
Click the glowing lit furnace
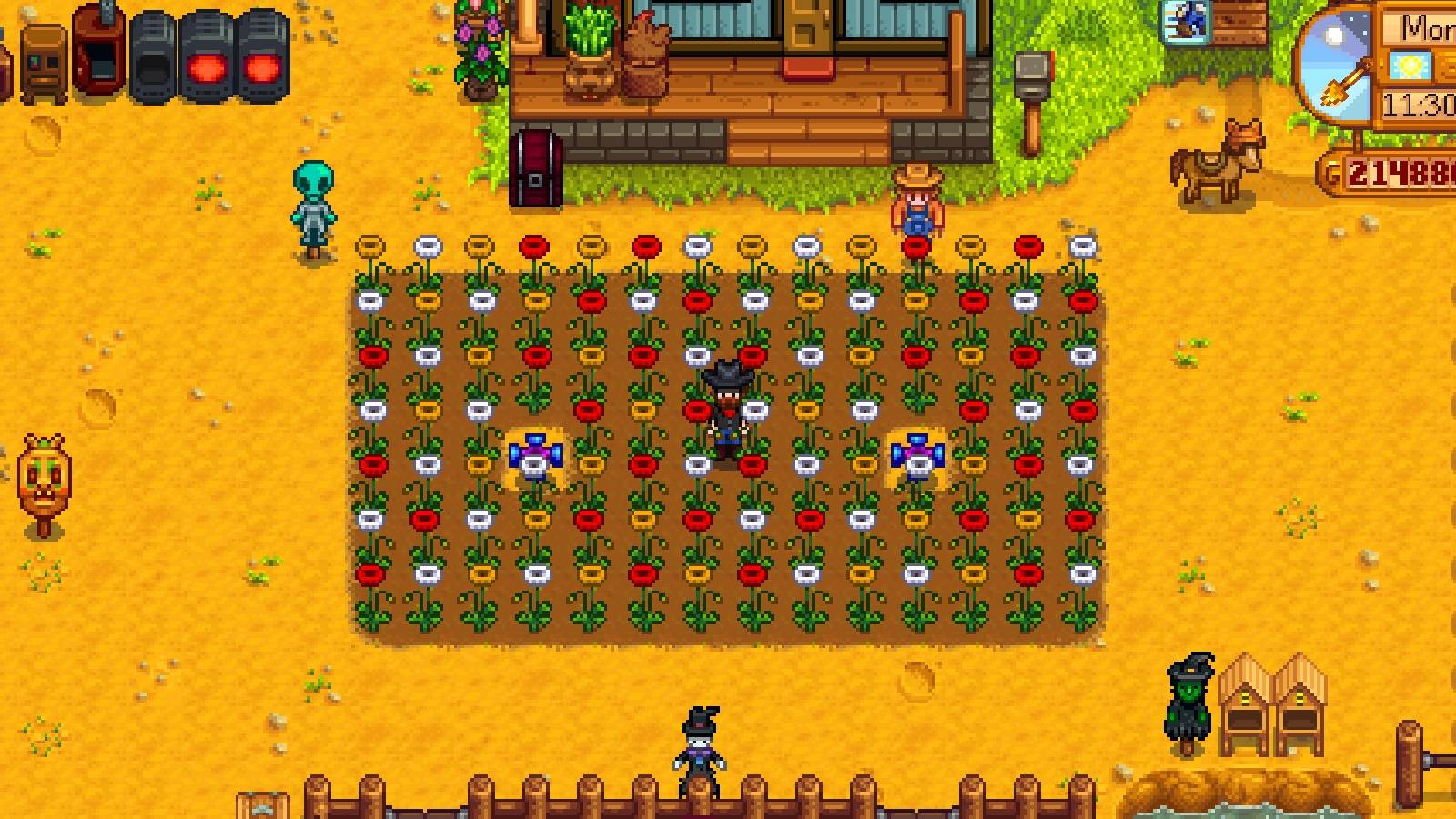[x=205, y=50]
